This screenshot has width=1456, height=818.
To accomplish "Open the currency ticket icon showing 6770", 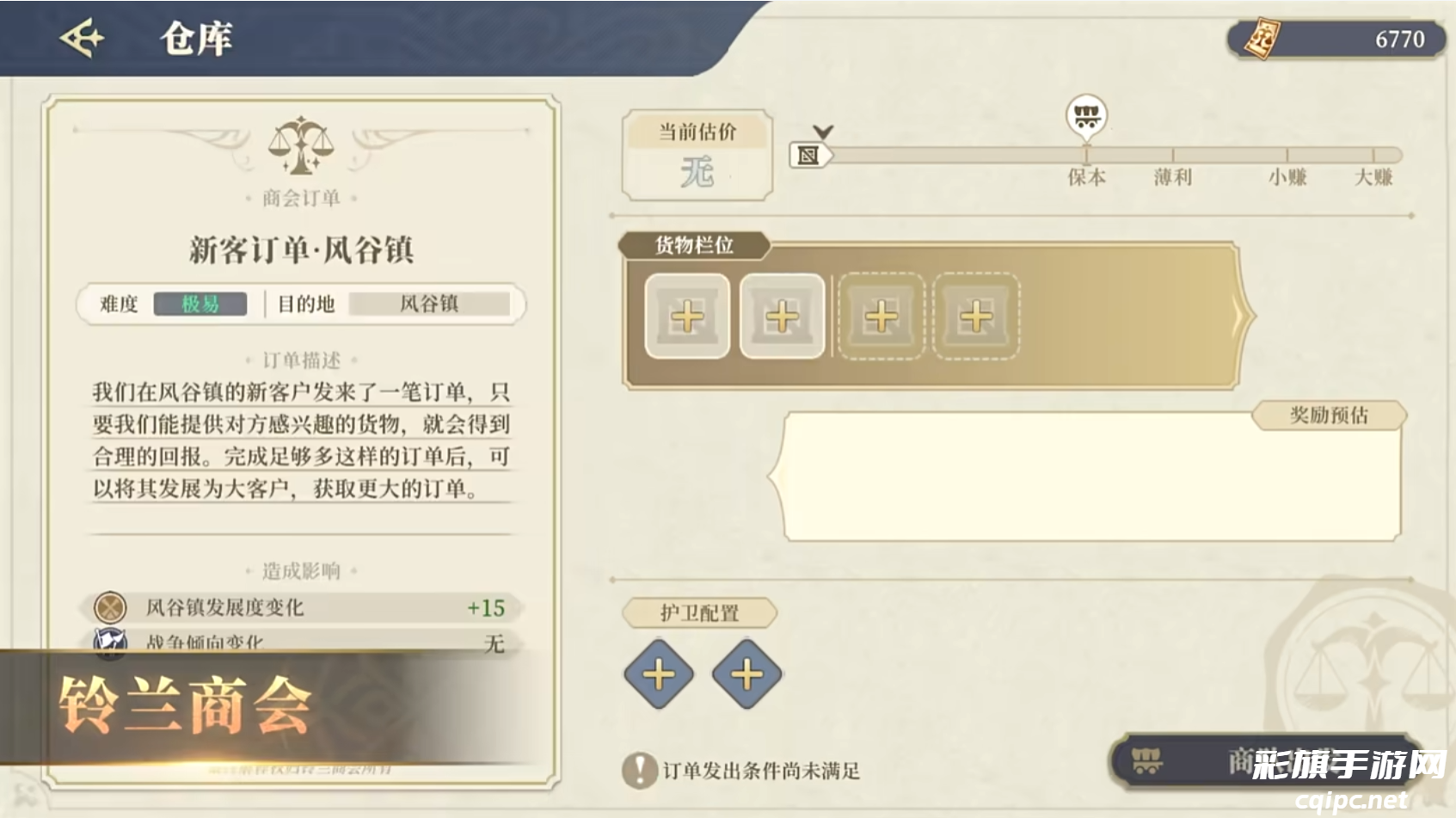I will (1262, 38).
